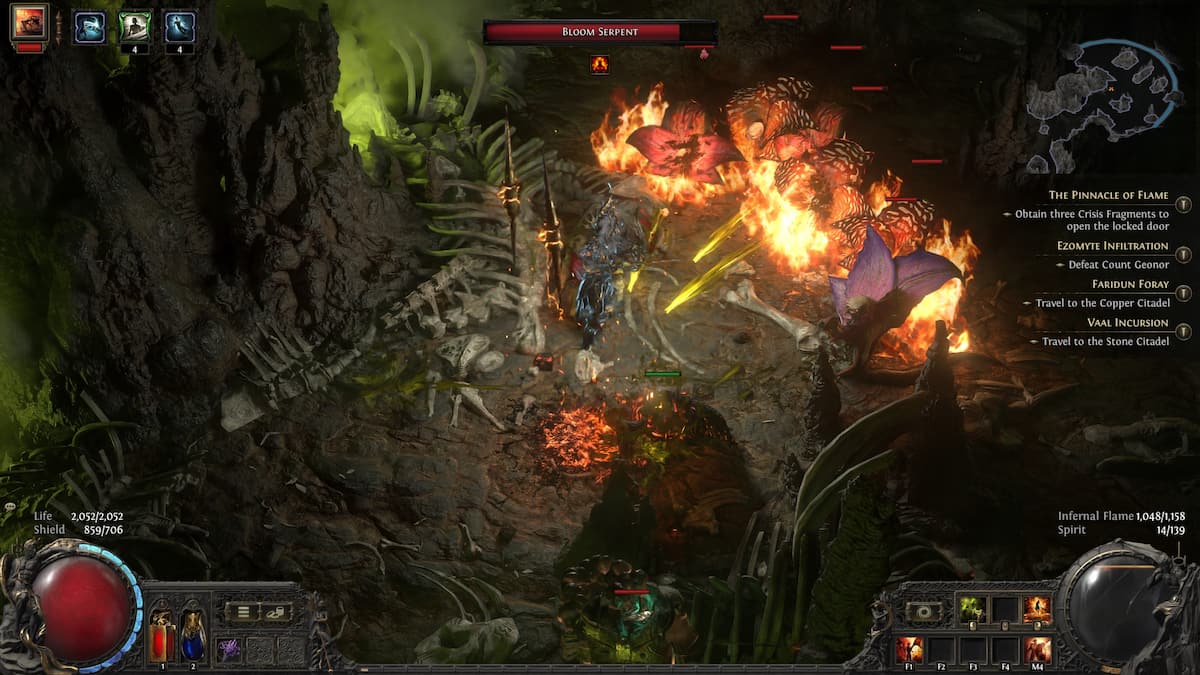Activate the green poison skill icon
Viewport: 1200px width, 675px height.
[x=973, y=609]
